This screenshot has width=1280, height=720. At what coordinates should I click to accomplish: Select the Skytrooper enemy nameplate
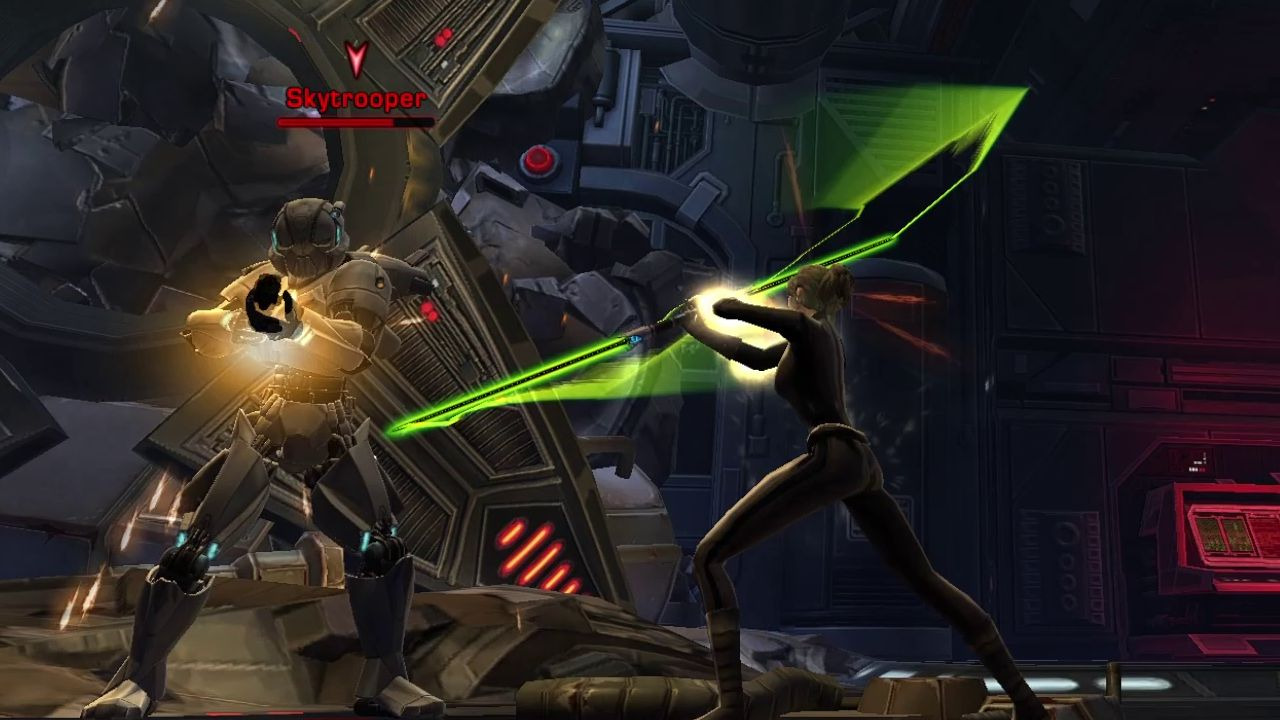click(356, 99)
